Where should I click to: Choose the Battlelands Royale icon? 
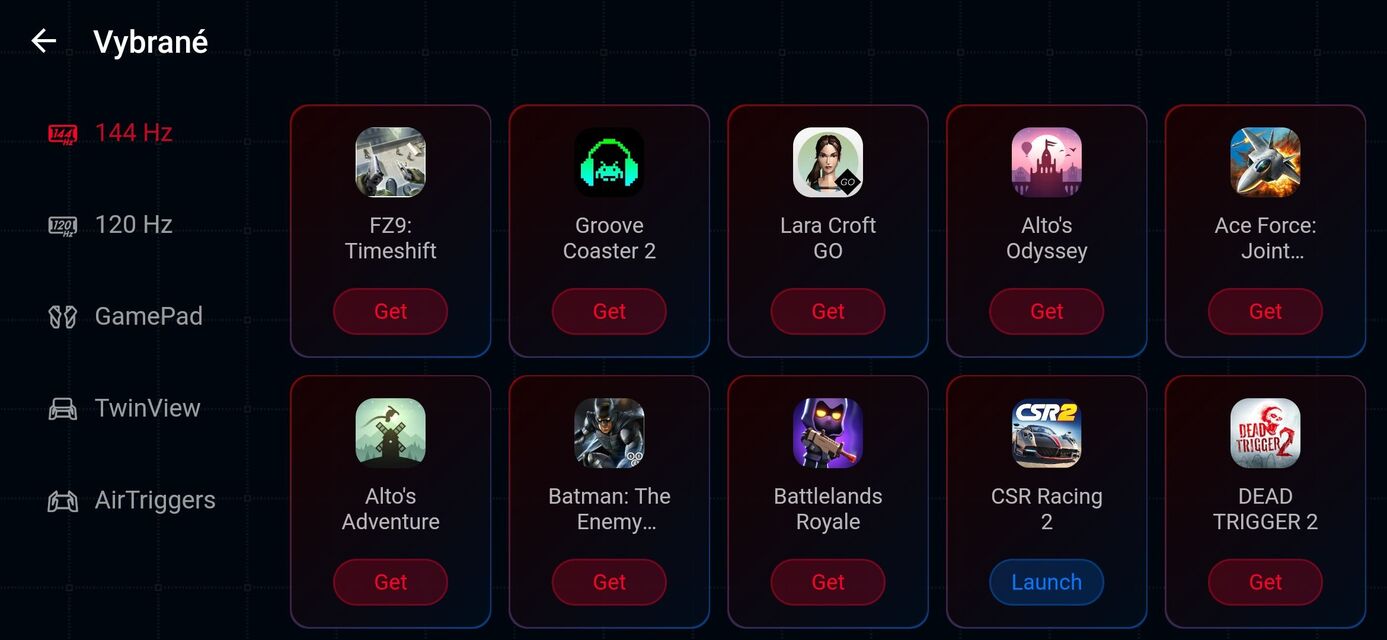pyautogui.click(x=828, y=433)
